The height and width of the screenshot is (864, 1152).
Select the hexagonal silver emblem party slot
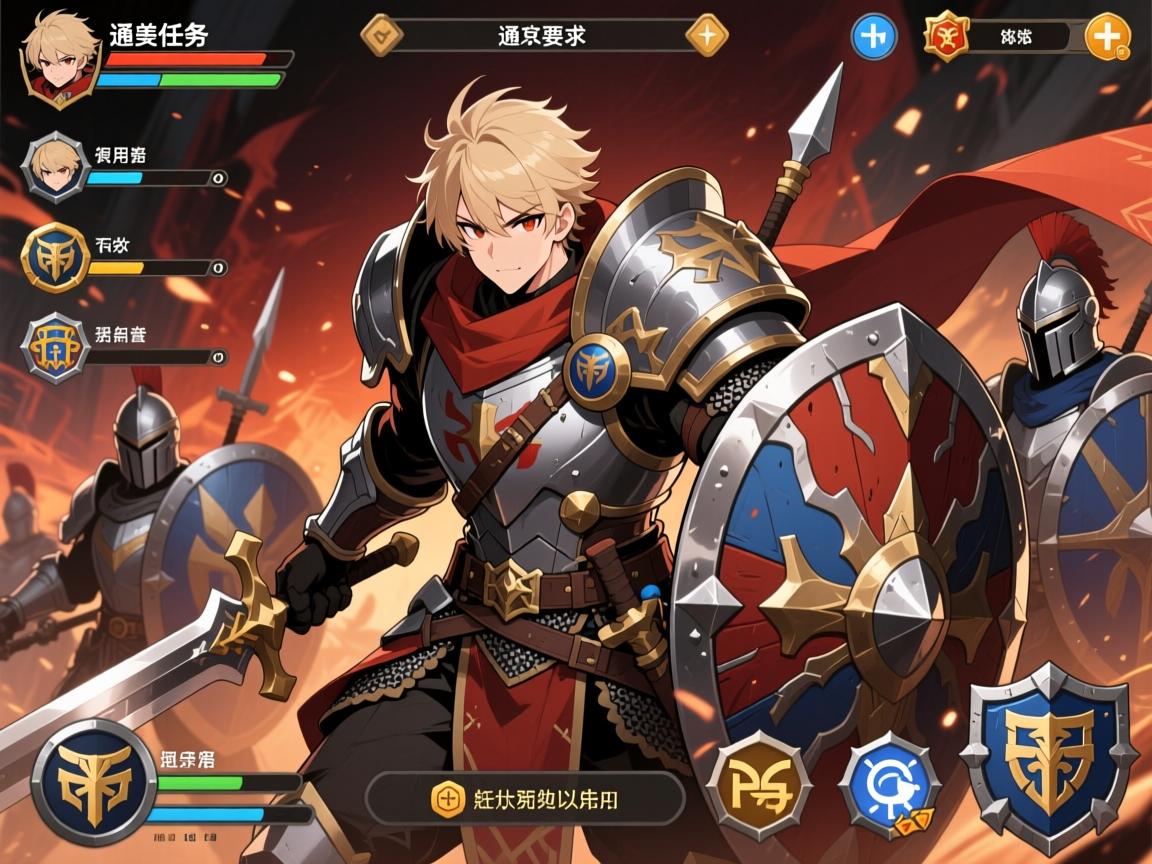click(56, 347)
